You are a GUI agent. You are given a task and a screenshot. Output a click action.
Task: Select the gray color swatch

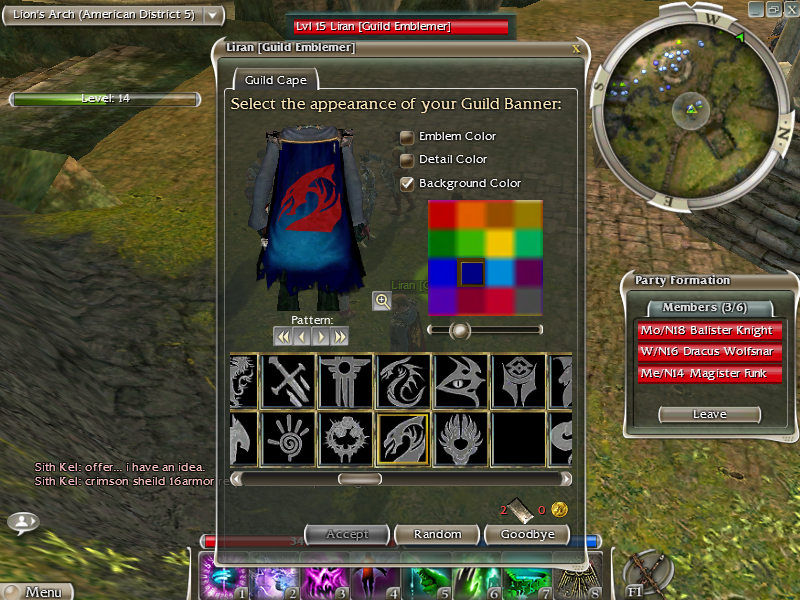pyautogui.click(x=528, y=301)
